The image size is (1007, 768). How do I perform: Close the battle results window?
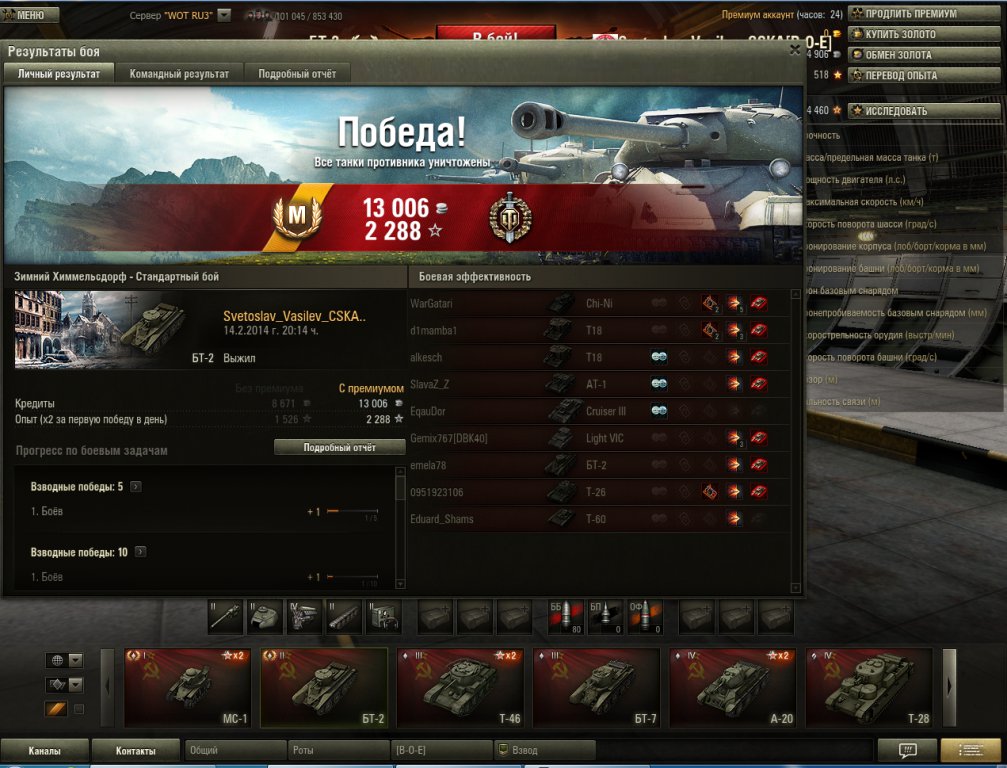(795, 49)
